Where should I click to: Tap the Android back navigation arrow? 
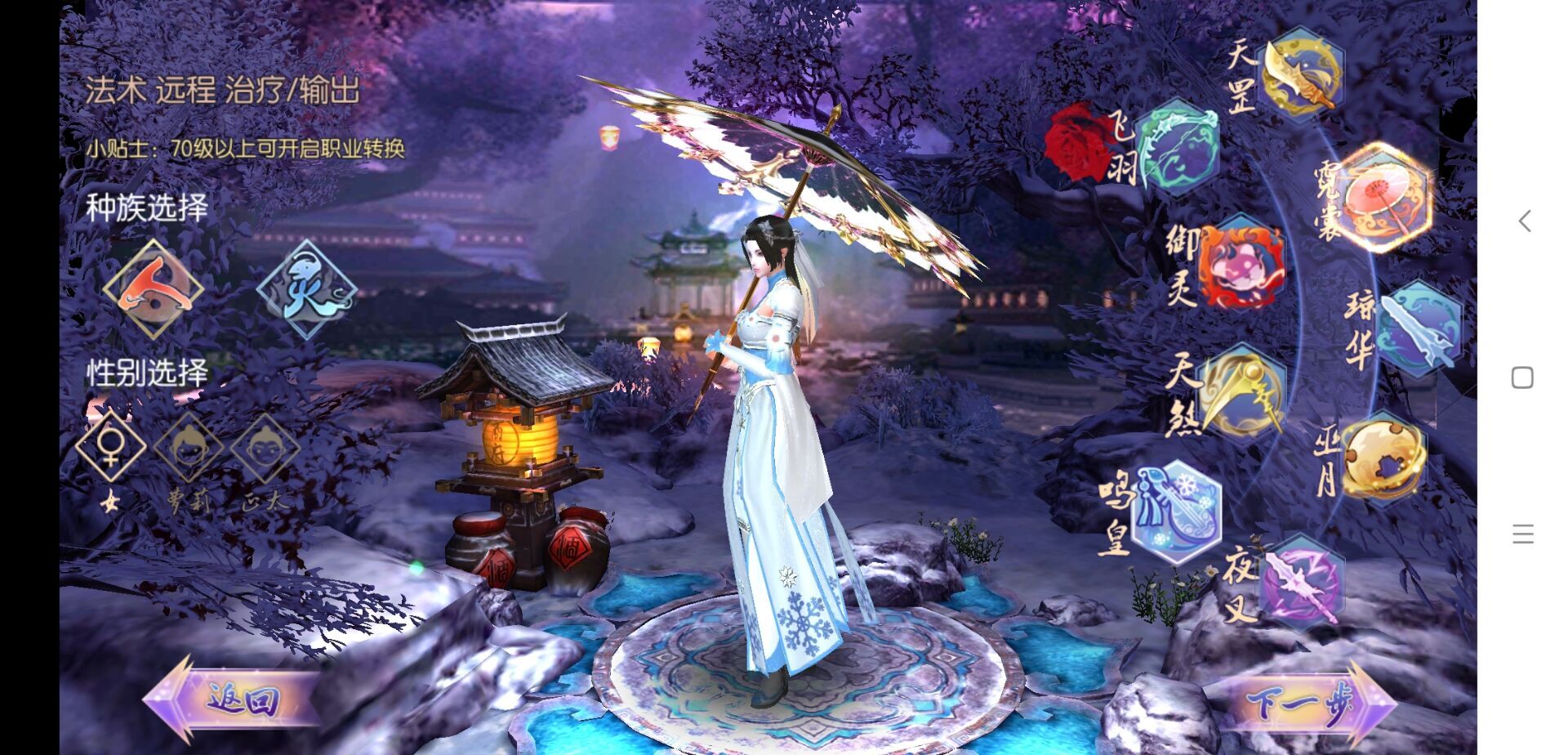pyautogui.click(x=1523, y=221)
